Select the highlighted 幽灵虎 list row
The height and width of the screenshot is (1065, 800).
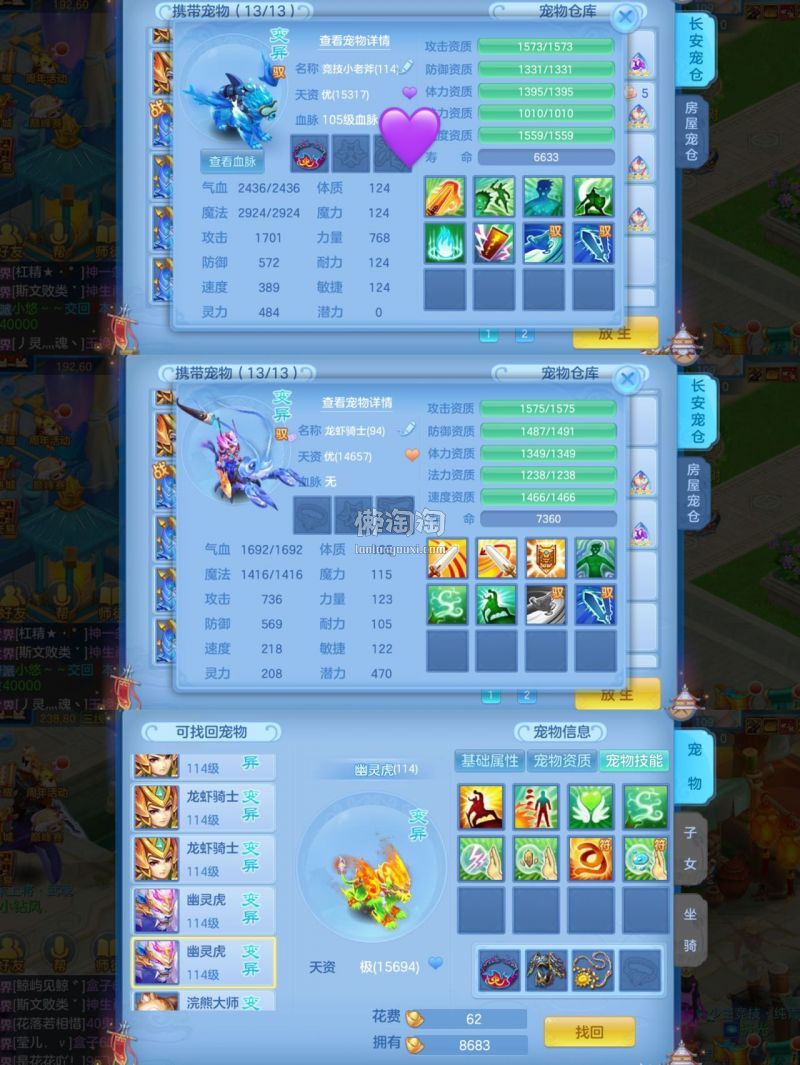tap(204, 962)
